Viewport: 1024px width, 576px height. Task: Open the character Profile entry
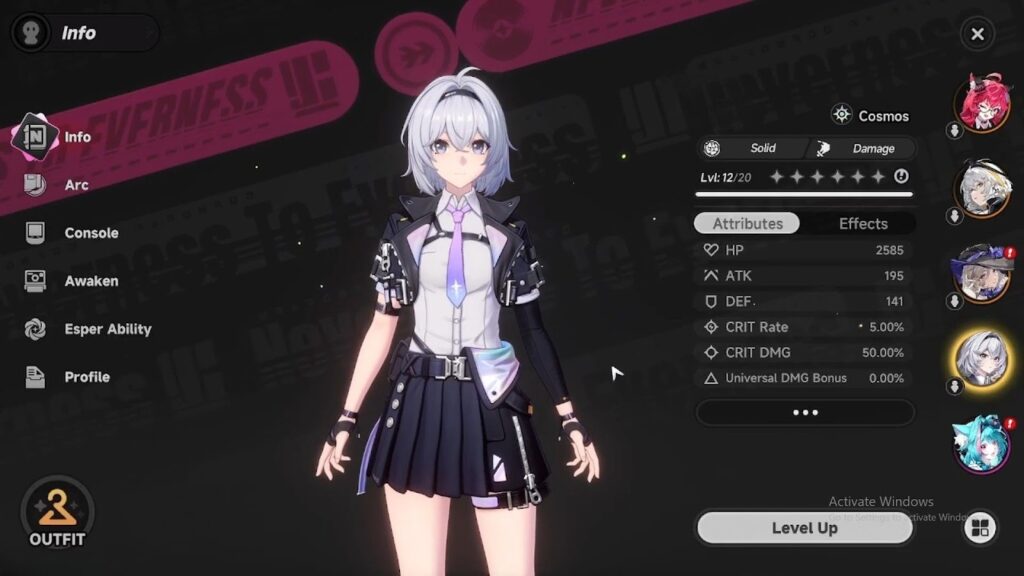click(x=87, y=377)
